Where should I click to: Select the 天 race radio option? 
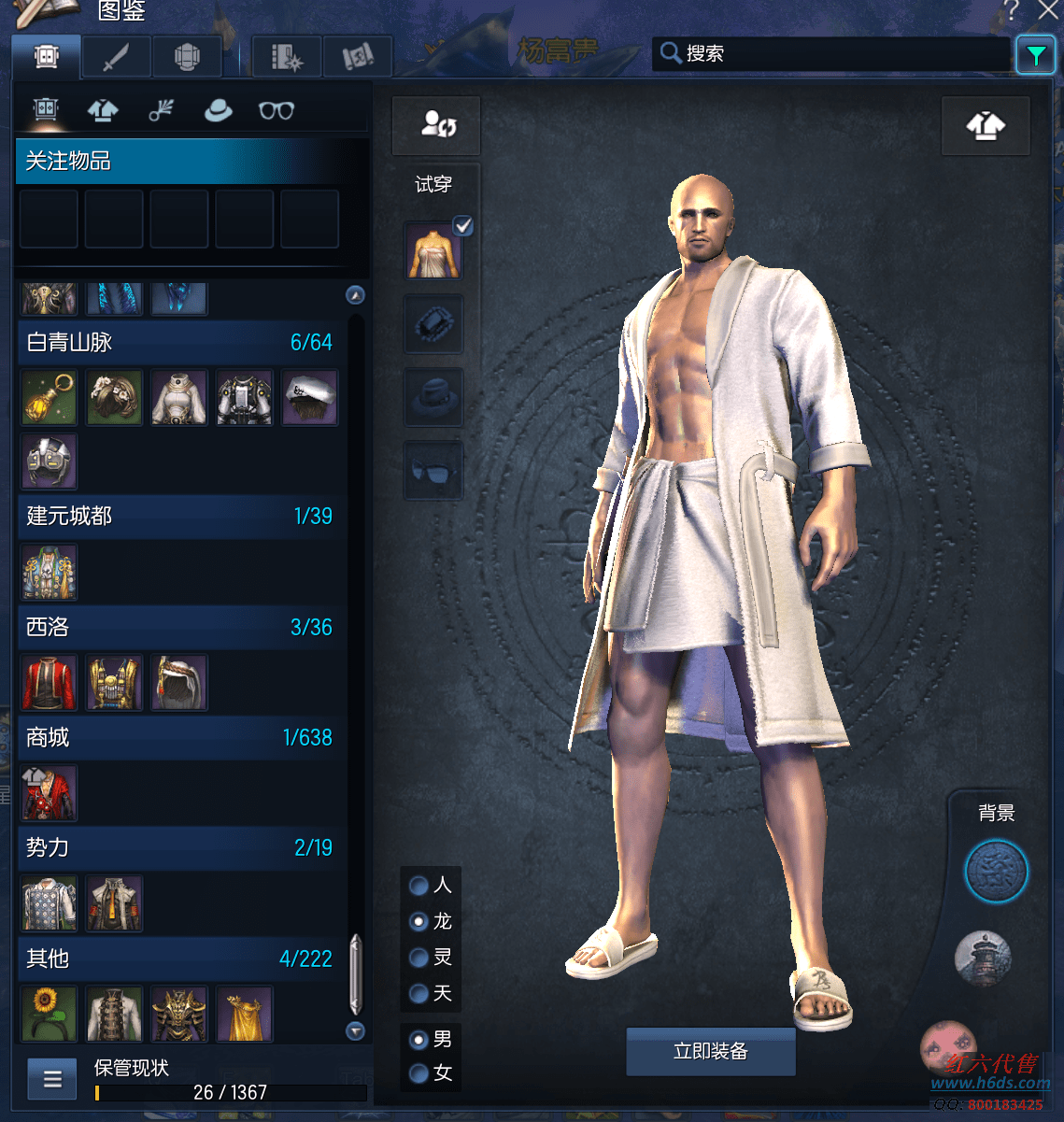click(x=419, y=993)
